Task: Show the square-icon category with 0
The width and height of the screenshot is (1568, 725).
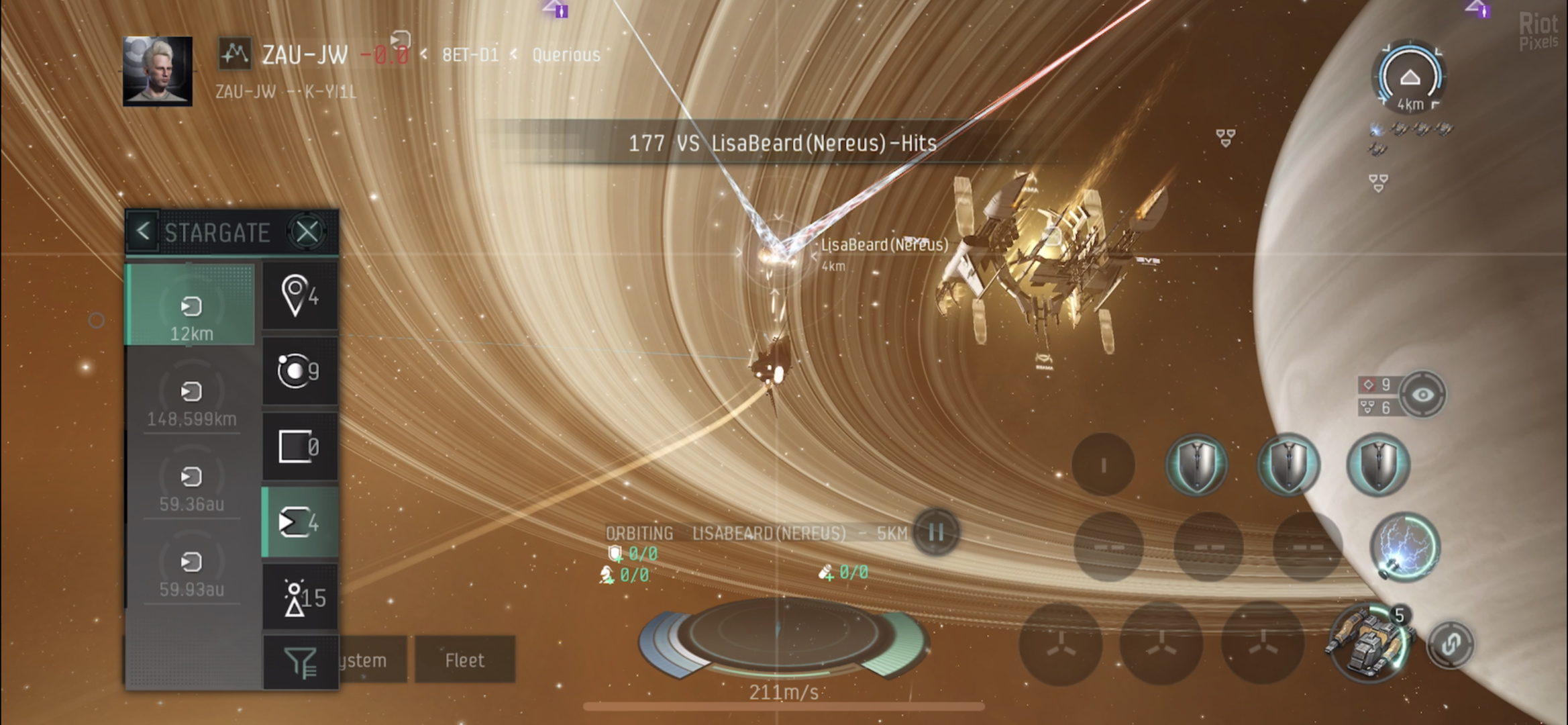Action: click(299, 447)
